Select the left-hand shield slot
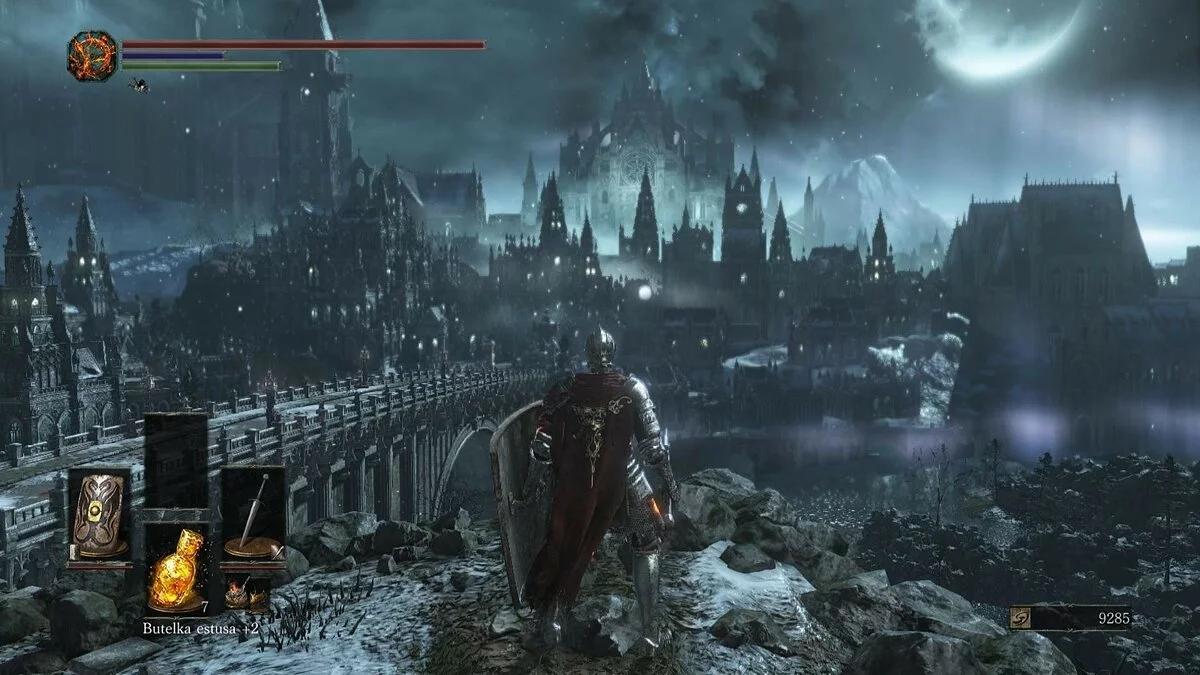The width and height of the screenshot is (1200, 675). pos(99,516)
